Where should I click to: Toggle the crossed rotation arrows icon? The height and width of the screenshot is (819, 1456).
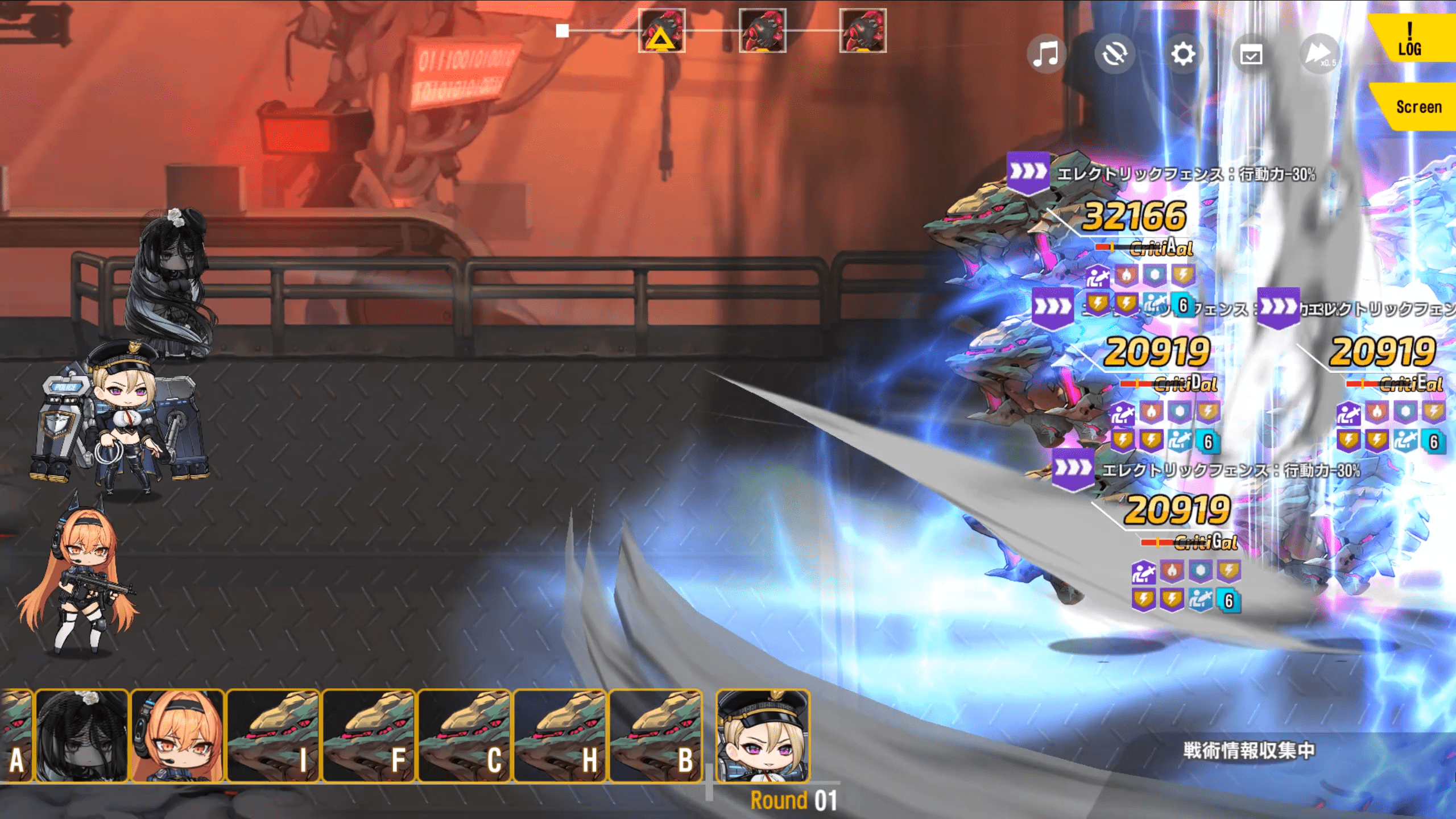1114,55
